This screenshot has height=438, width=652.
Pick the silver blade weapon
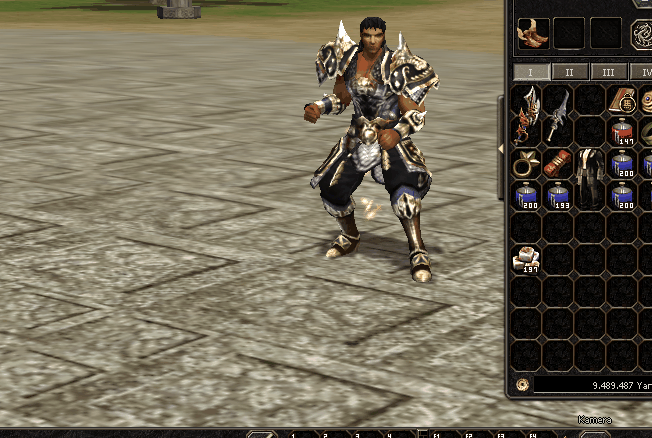coord(558,114)
